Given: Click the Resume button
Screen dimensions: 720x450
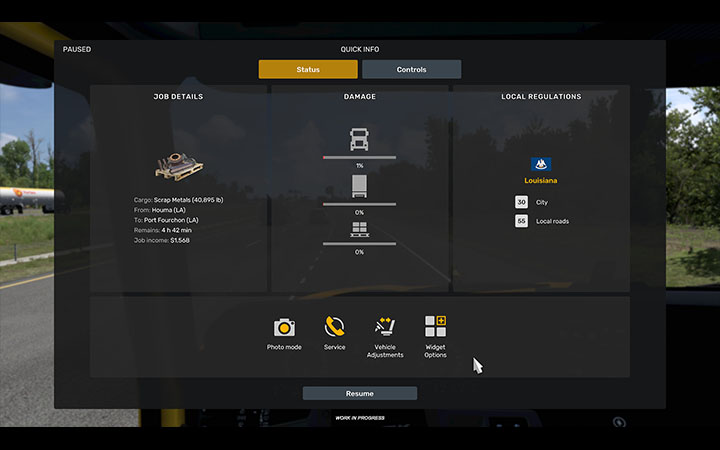Looking at the screenshot, I should [x=360, y=394].
